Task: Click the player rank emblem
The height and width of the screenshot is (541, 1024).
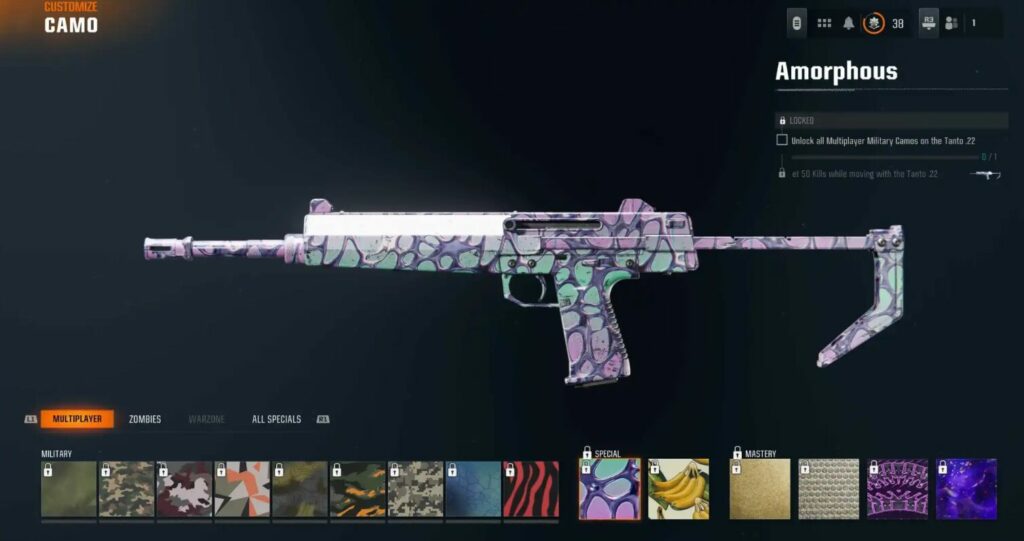Action: pyautogui.click(x=873, y=23)
